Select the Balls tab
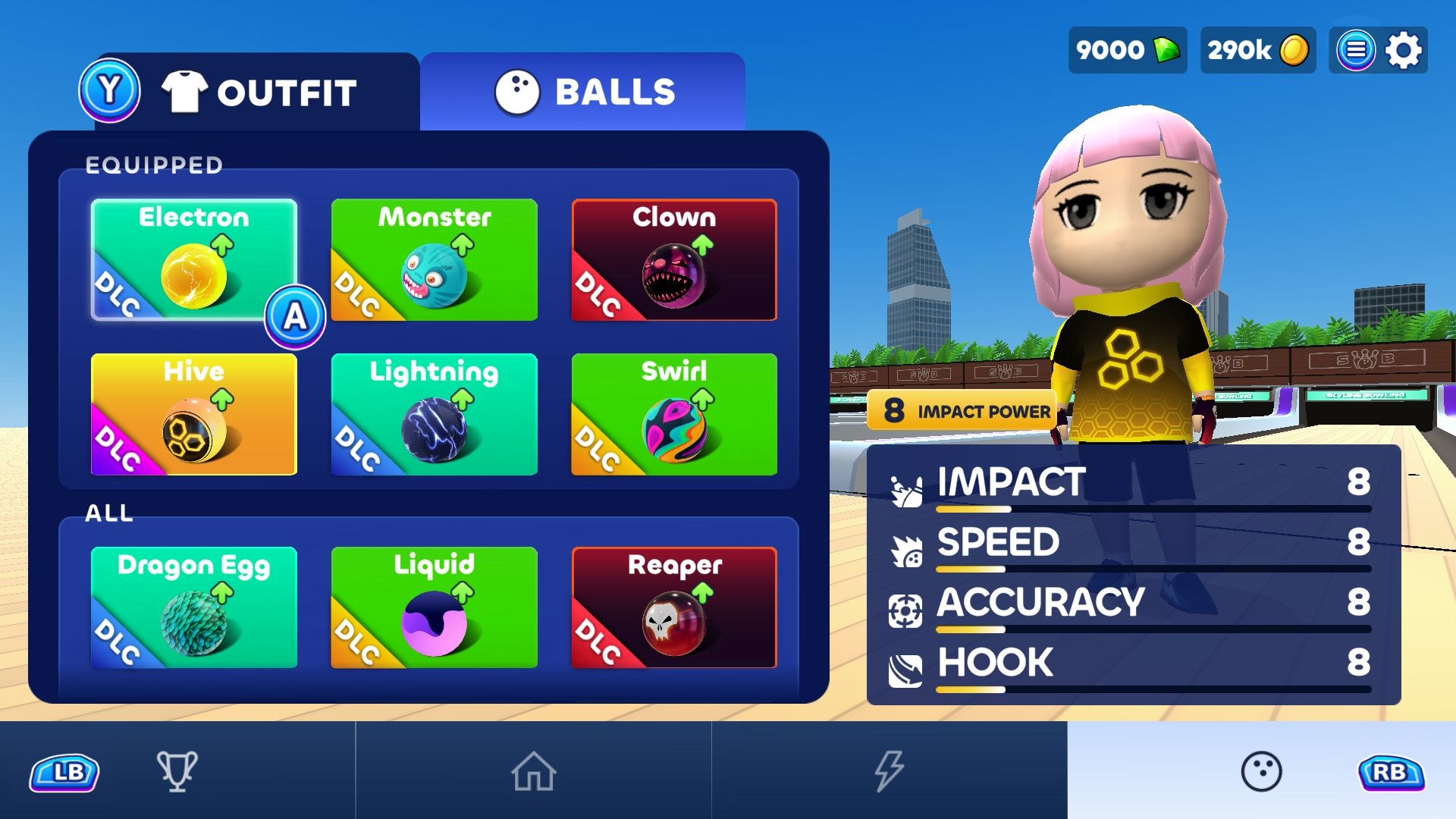 (x=584, y=93)
